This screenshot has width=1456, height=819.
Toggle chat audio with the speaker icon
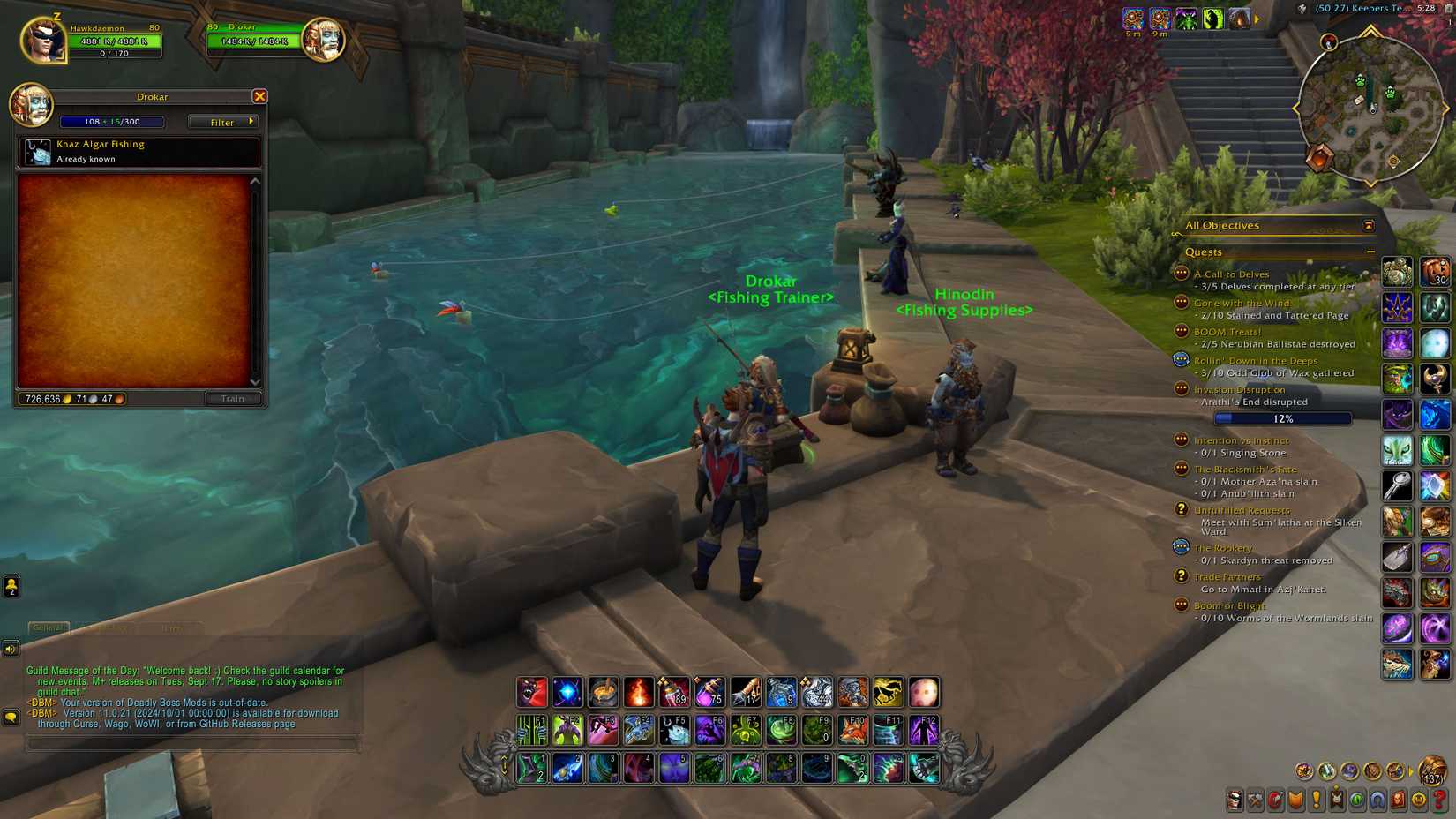[11, 650]
